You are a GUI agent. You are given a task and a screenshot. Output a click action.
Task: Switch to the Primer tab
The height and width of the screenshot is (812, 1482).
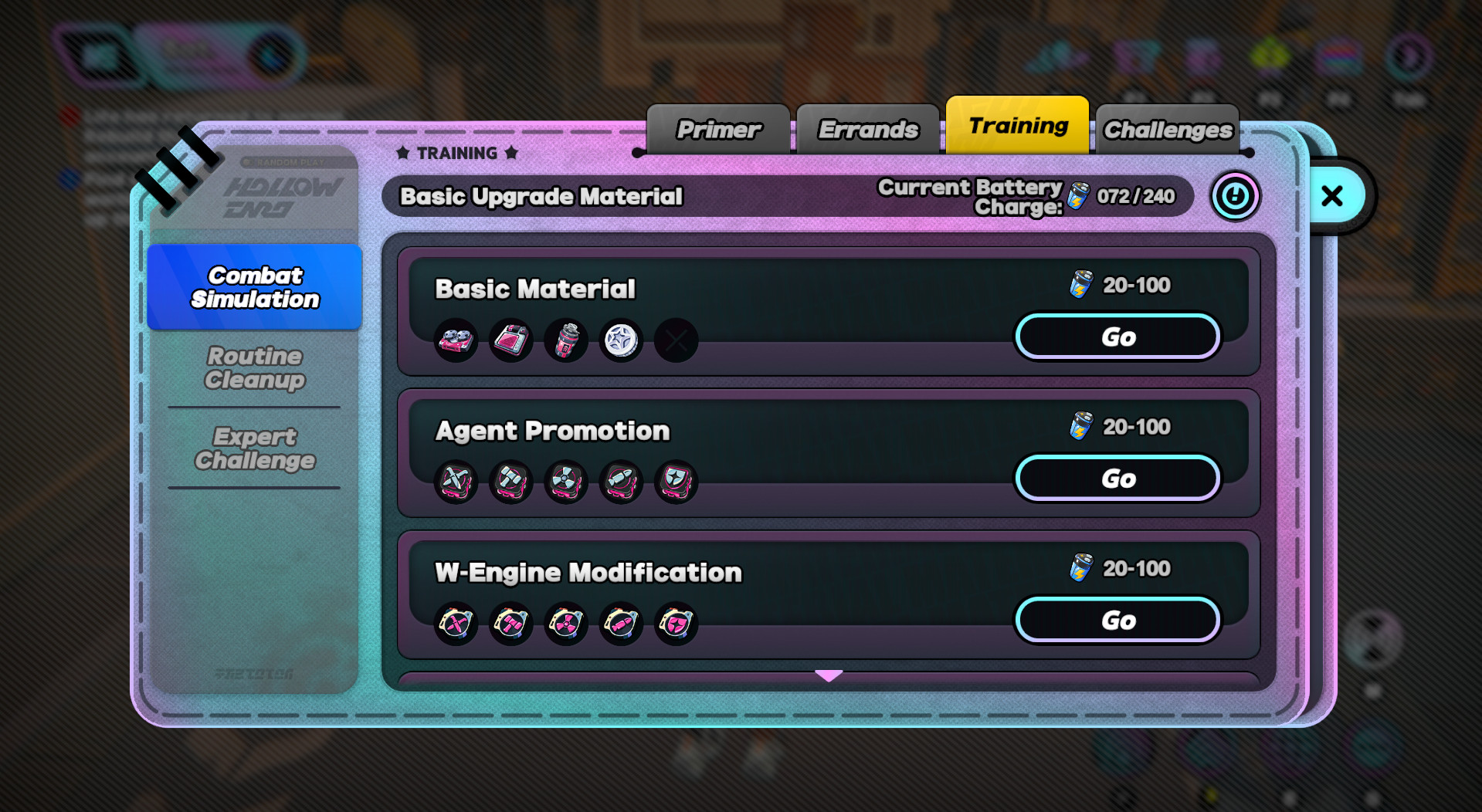click(x=717, y=128)
